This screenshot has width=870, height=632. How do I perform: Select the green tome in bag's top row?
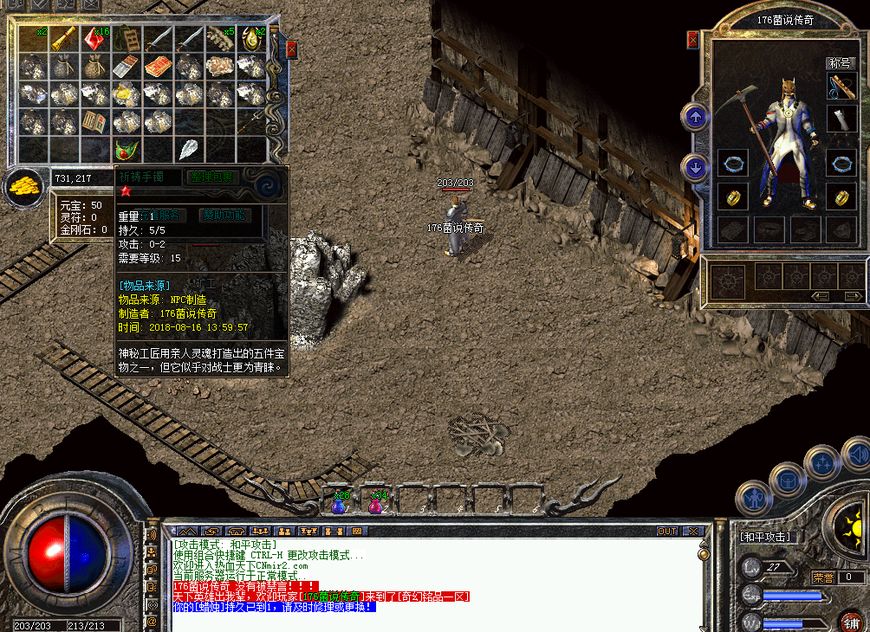(127, 39)
